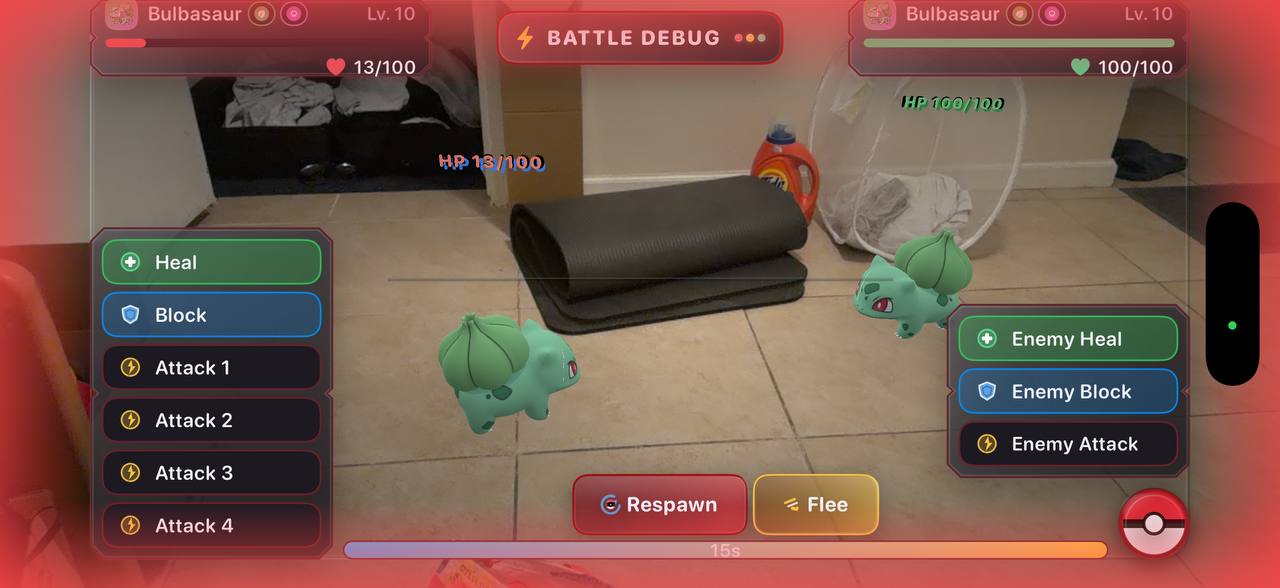Click the Enemy Heal button

(x=1067, y=339)
